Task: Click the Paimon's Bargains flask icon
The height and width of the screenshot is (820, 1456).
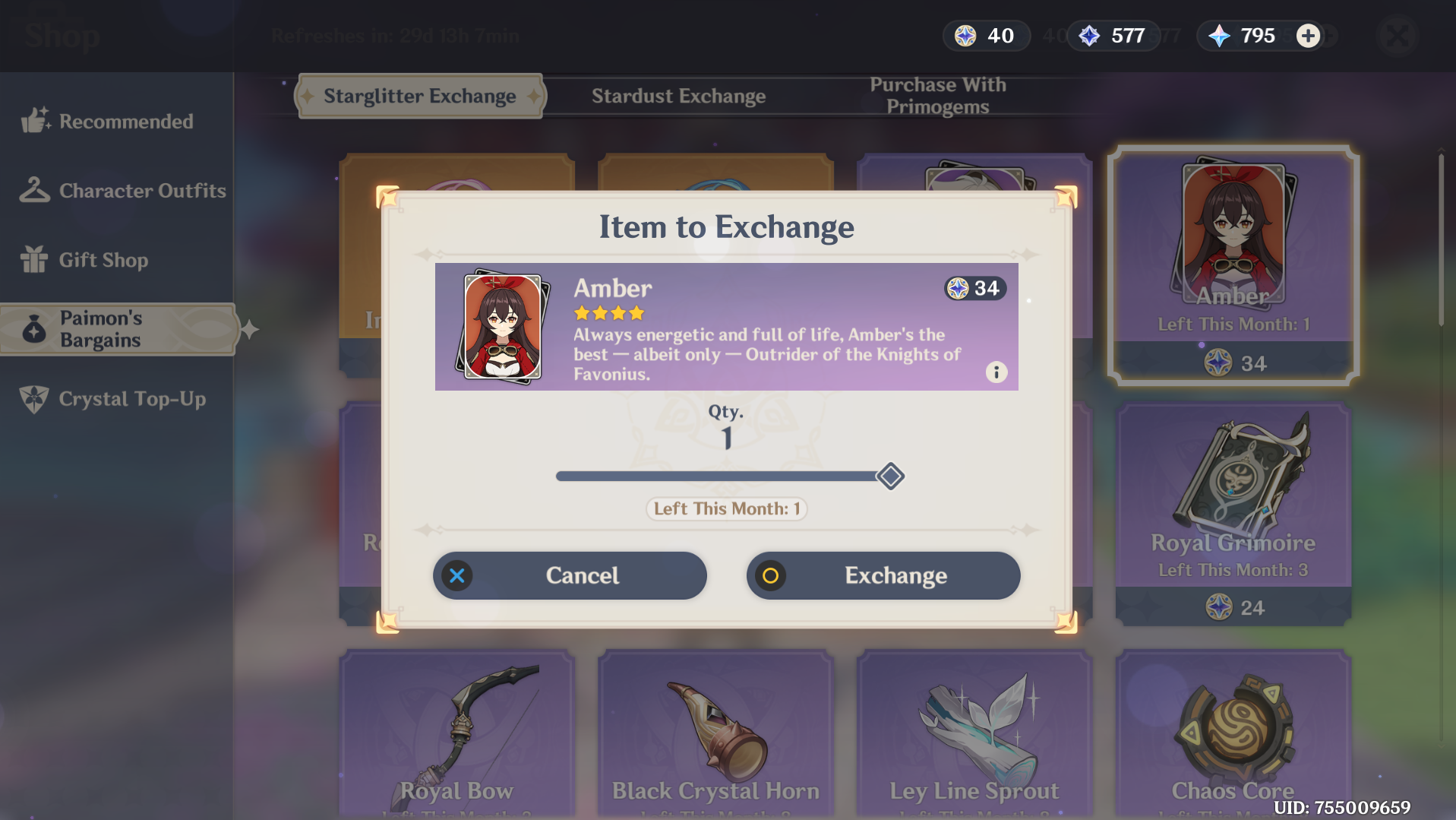Action: (x=33, y=328)
